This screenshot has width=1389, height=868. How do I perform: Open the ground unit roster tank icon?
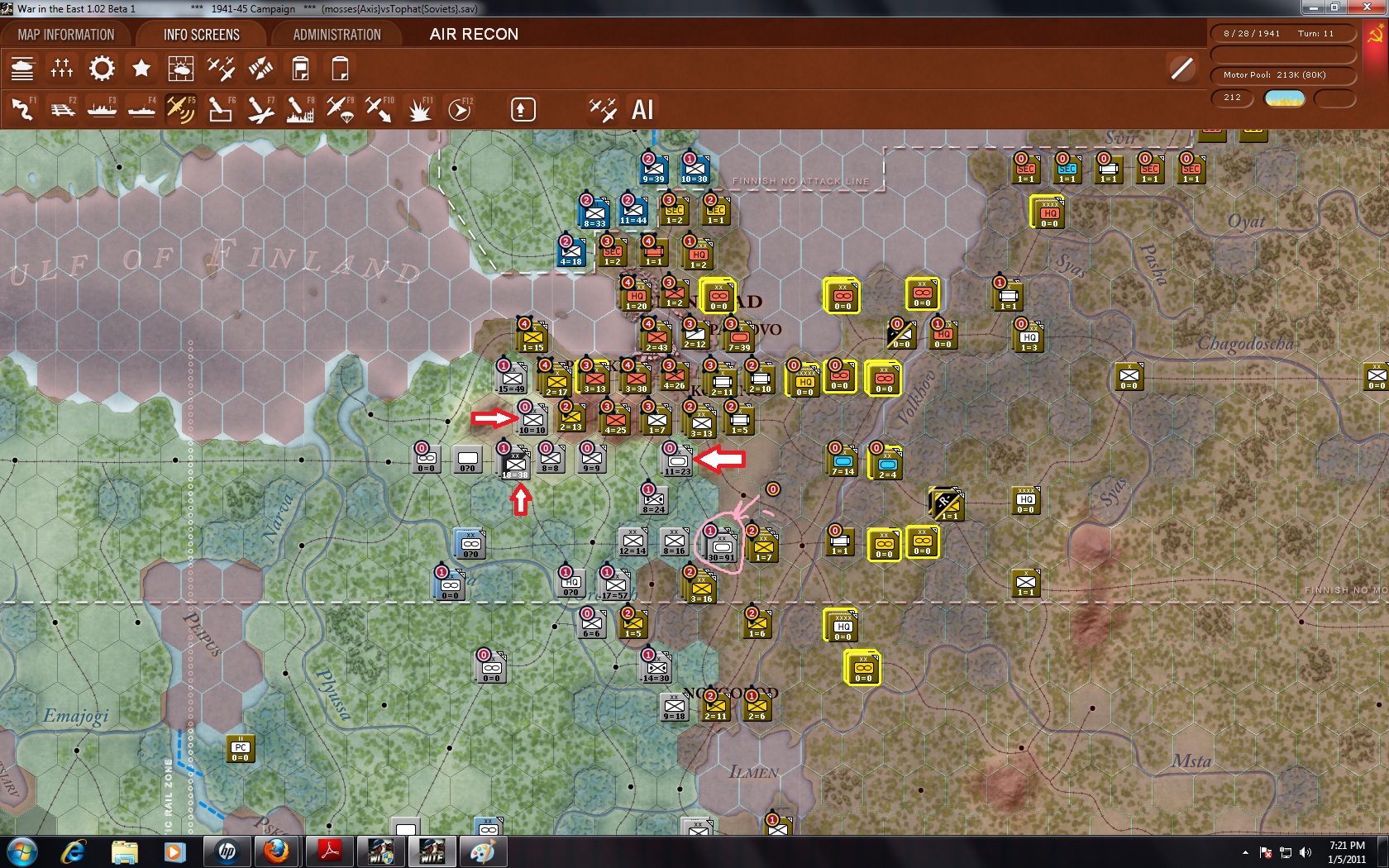point(22,69)
